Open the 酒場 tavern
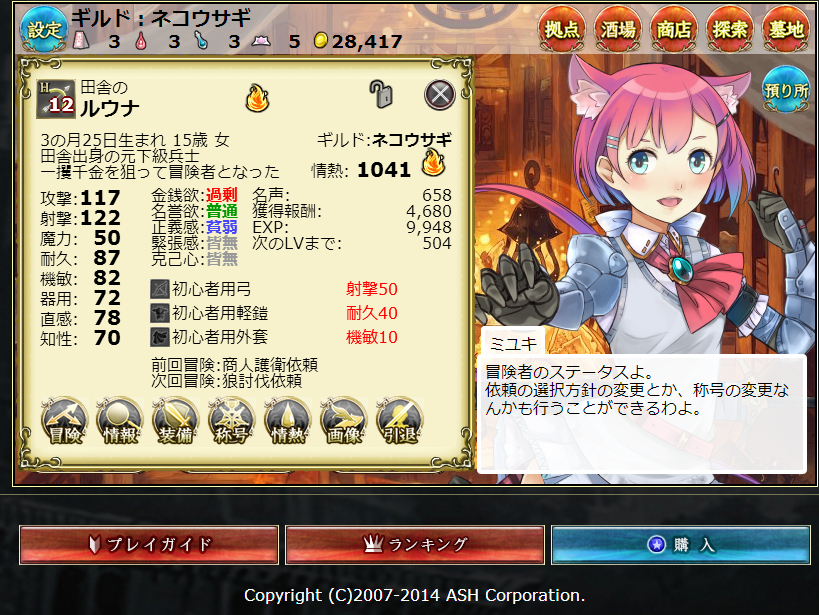819x615 pixels. click(x=618, y=30)
